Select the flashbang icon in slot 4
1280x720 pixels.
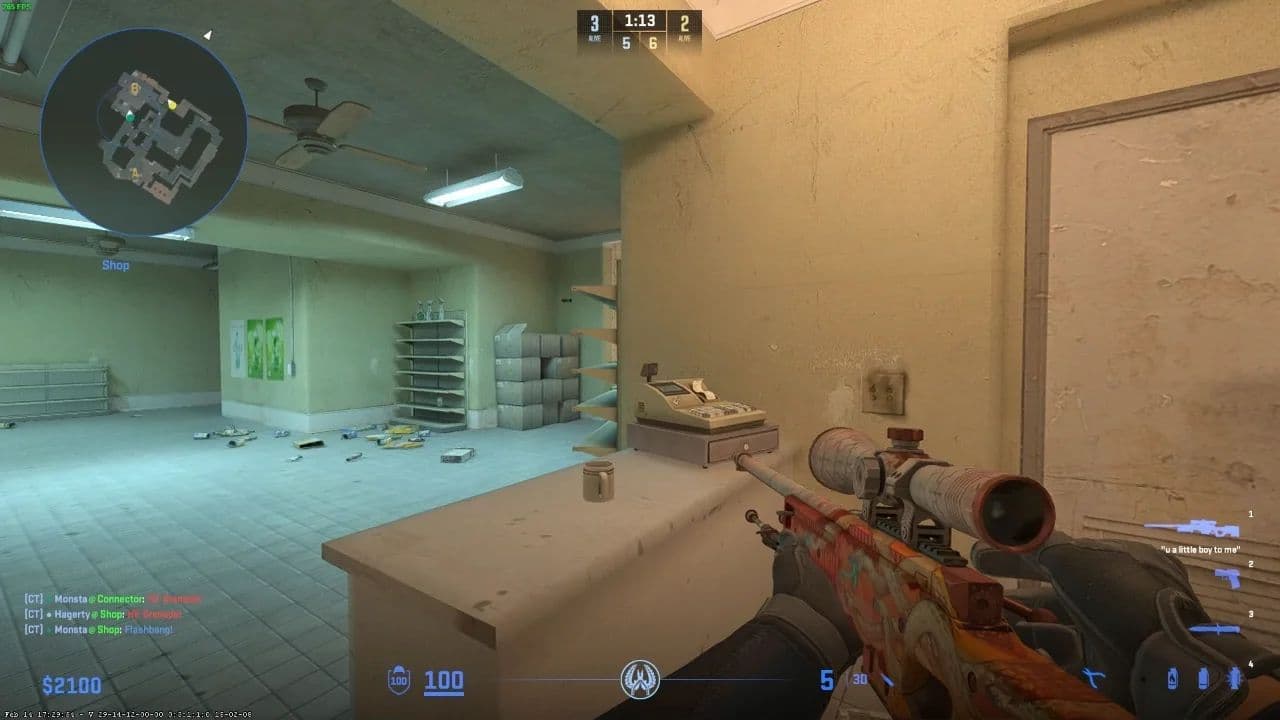coord(1235,678)
